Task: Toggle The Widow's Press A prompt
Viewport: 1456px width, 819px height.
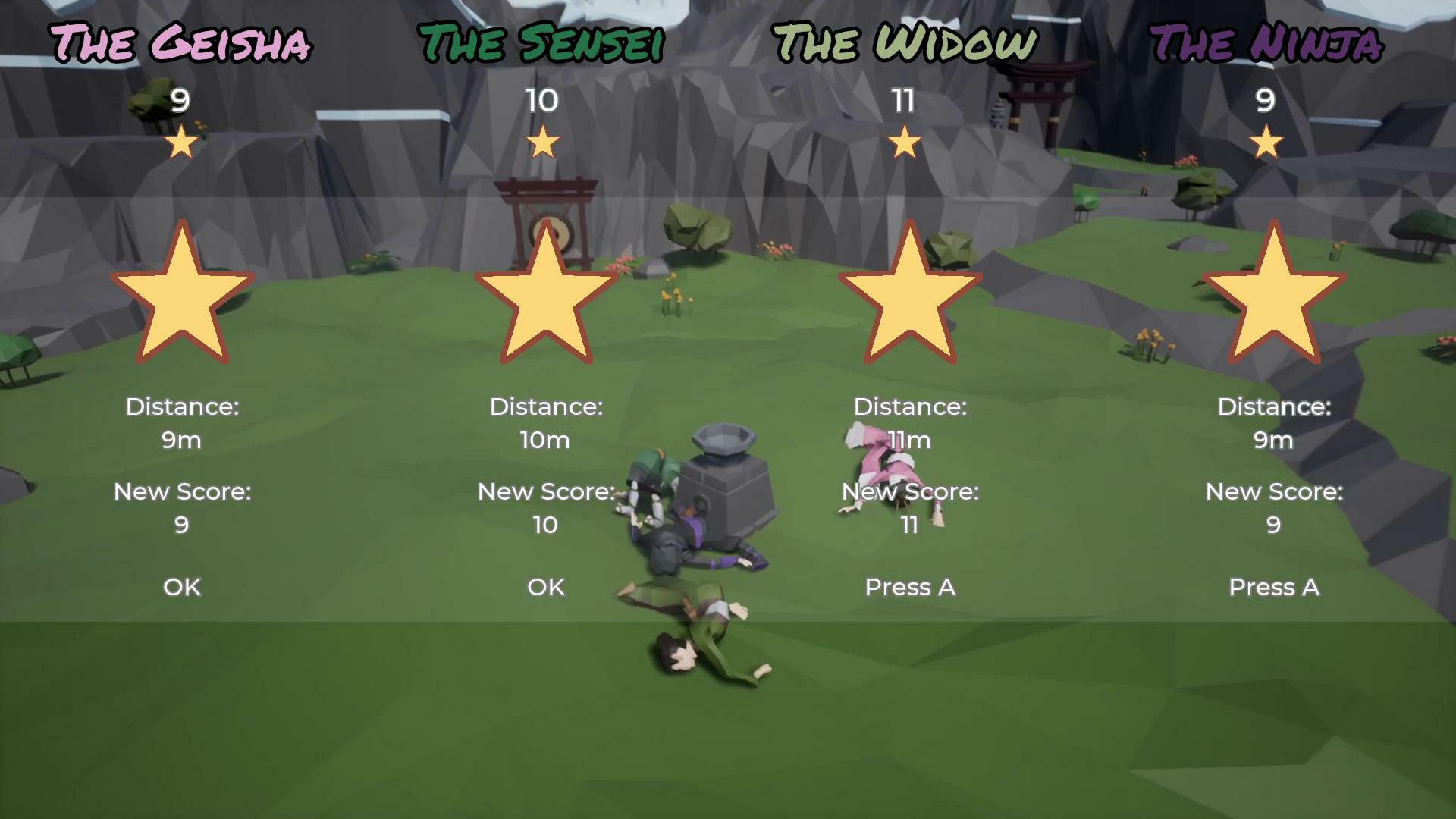Action: [909, 587]
